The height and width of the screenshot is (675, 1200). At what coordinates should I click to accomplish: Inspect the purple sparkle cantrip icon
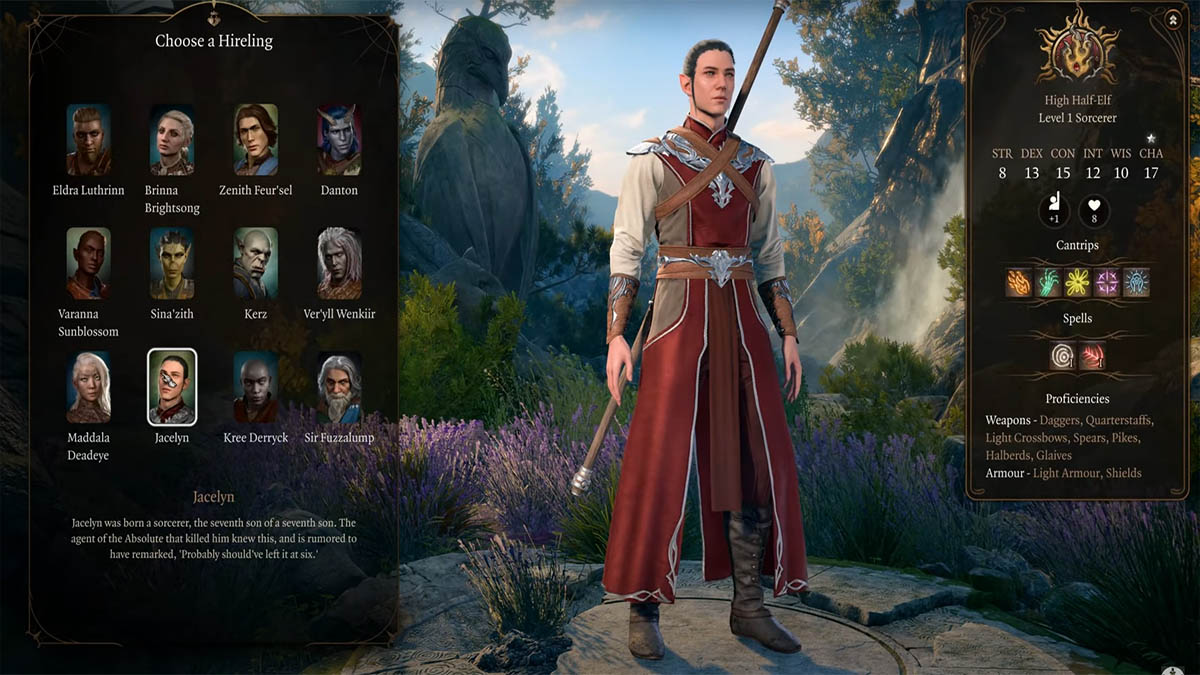[1106, 283]
